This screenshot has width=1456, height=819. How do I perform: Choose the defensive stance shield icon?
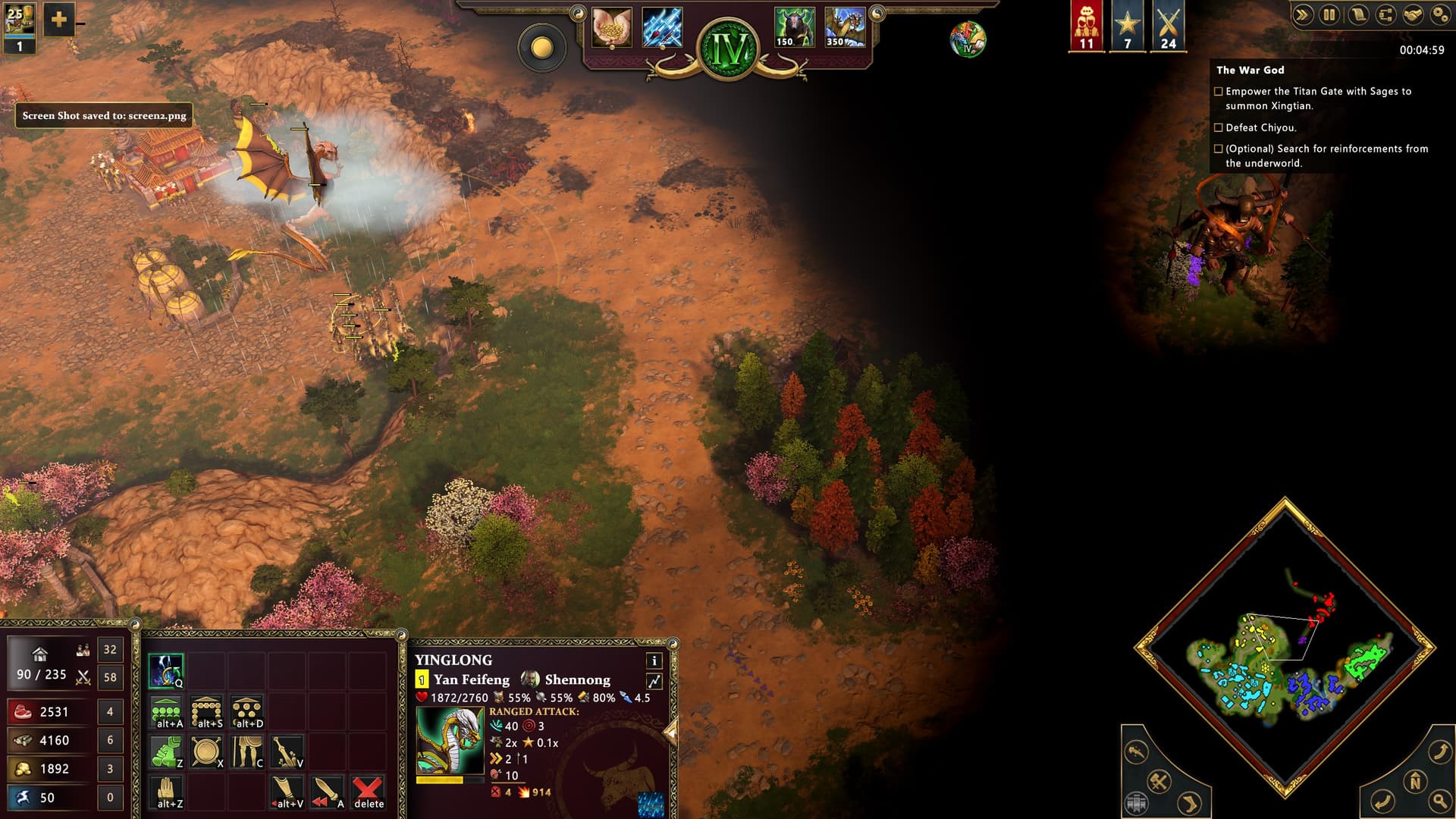pyautogui.click(x=207, y=752)
